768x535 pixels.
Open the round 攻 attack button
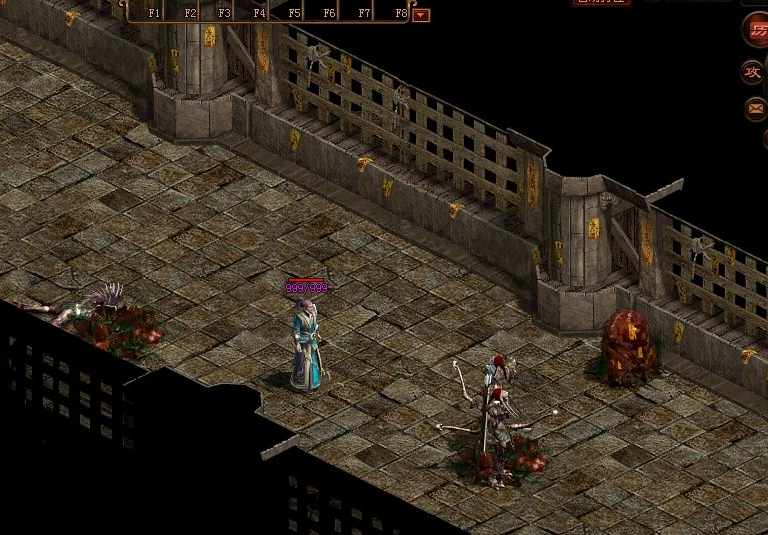(753, 72)
